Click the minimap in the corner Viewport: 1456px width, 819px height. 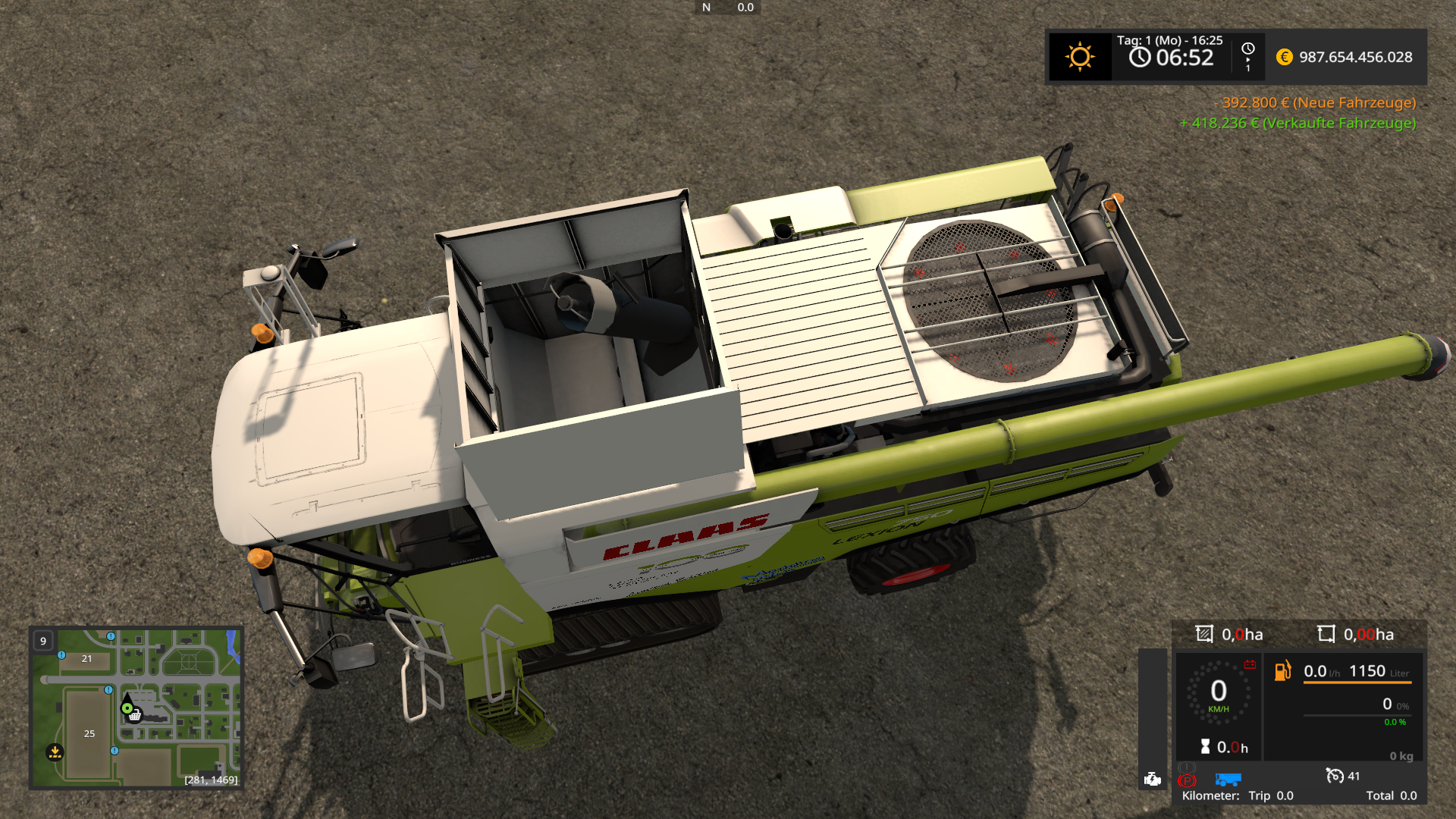136,708
